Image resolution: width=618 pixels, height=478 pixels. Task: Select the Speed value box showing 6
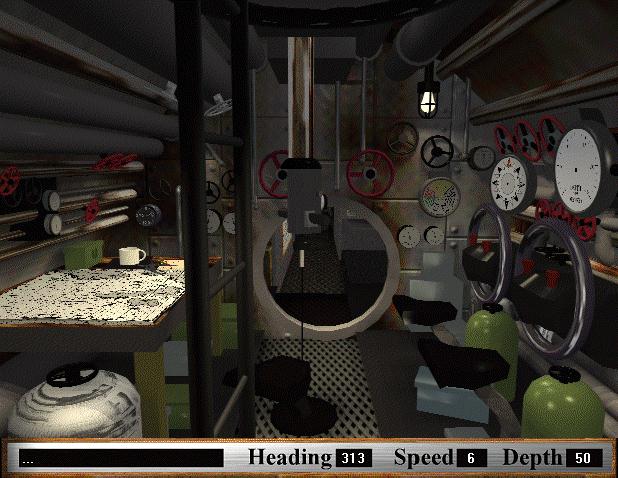(471, 458)
